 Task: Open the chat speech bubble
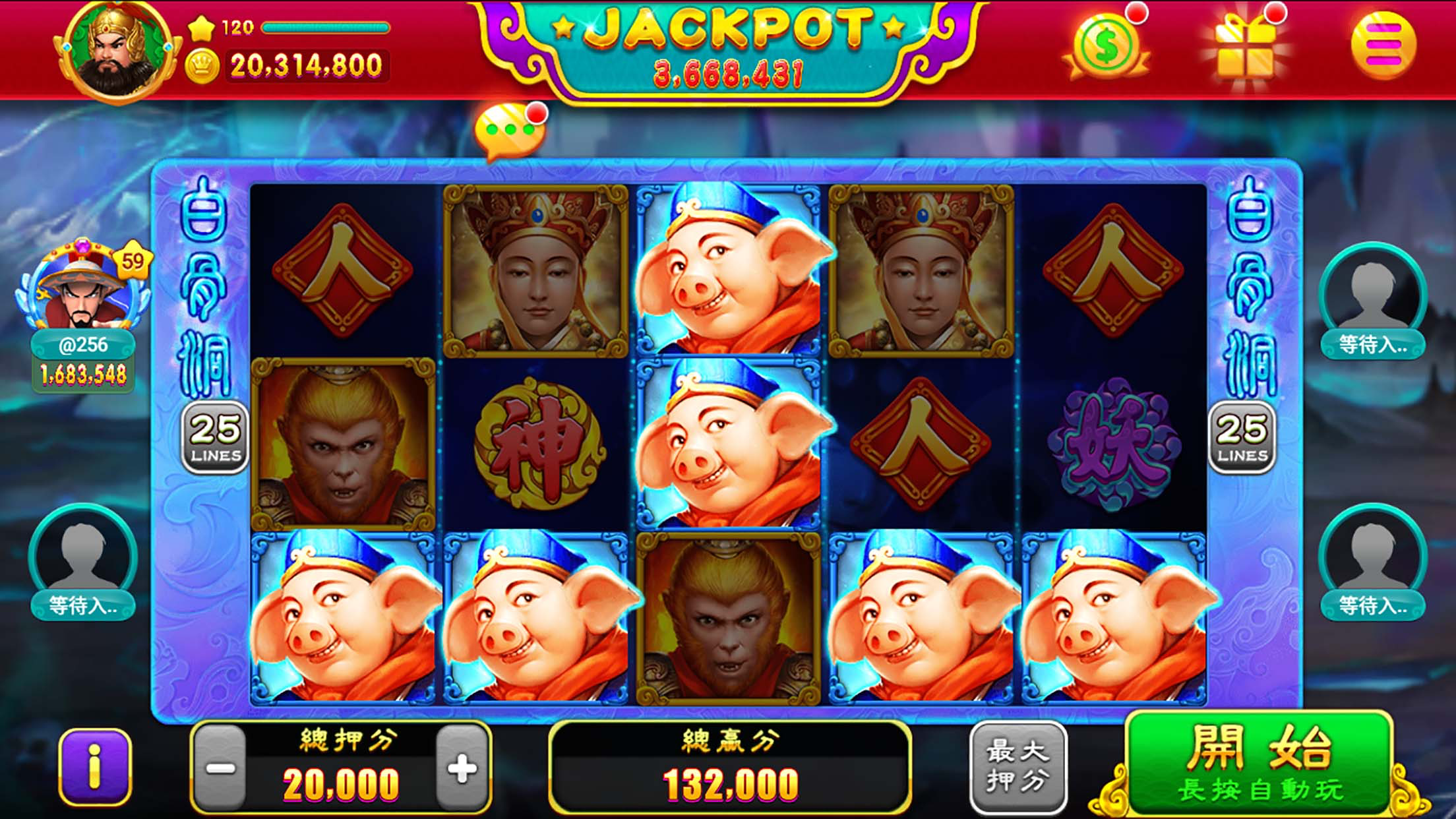509,131
